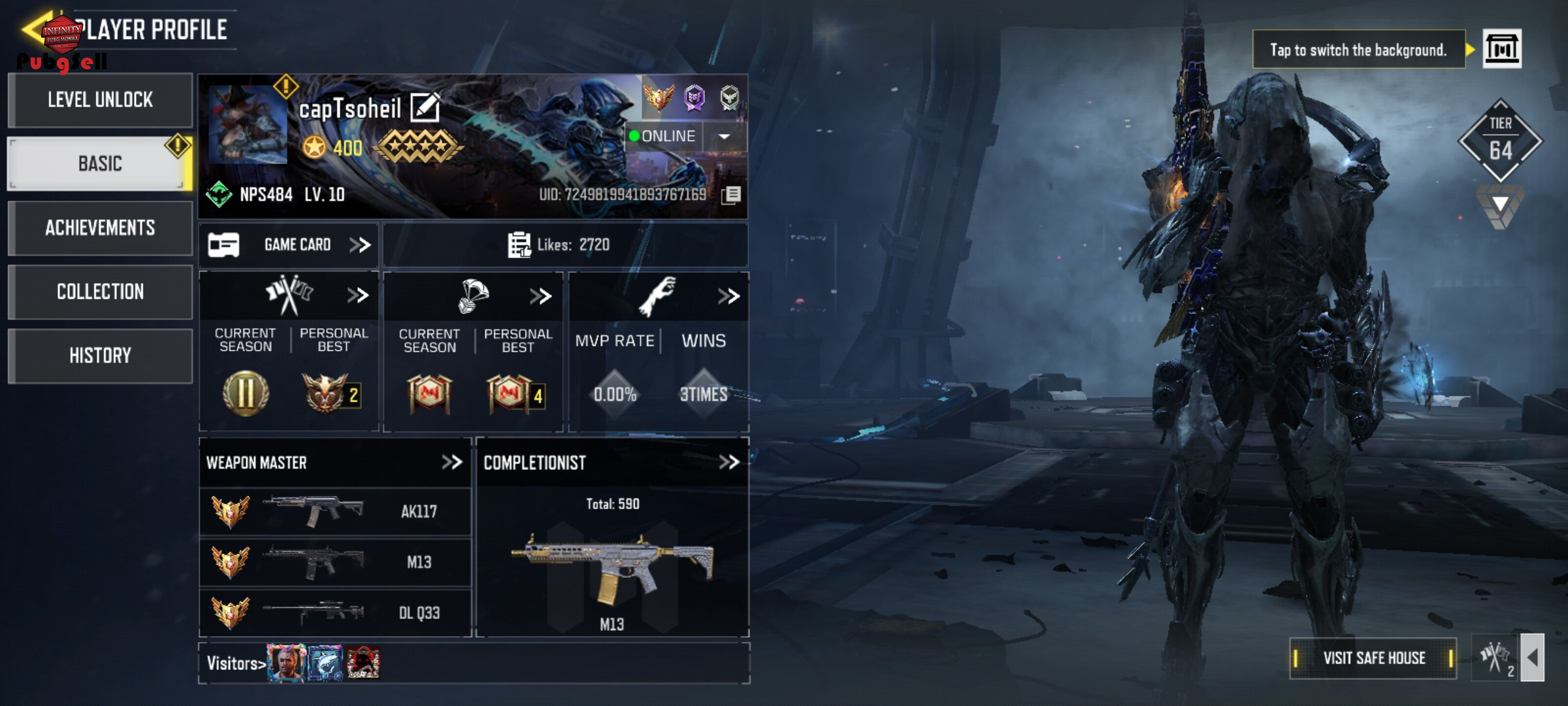Open the Achievements tab
This screenshot has height=706, width=1568.
point(100,227)
